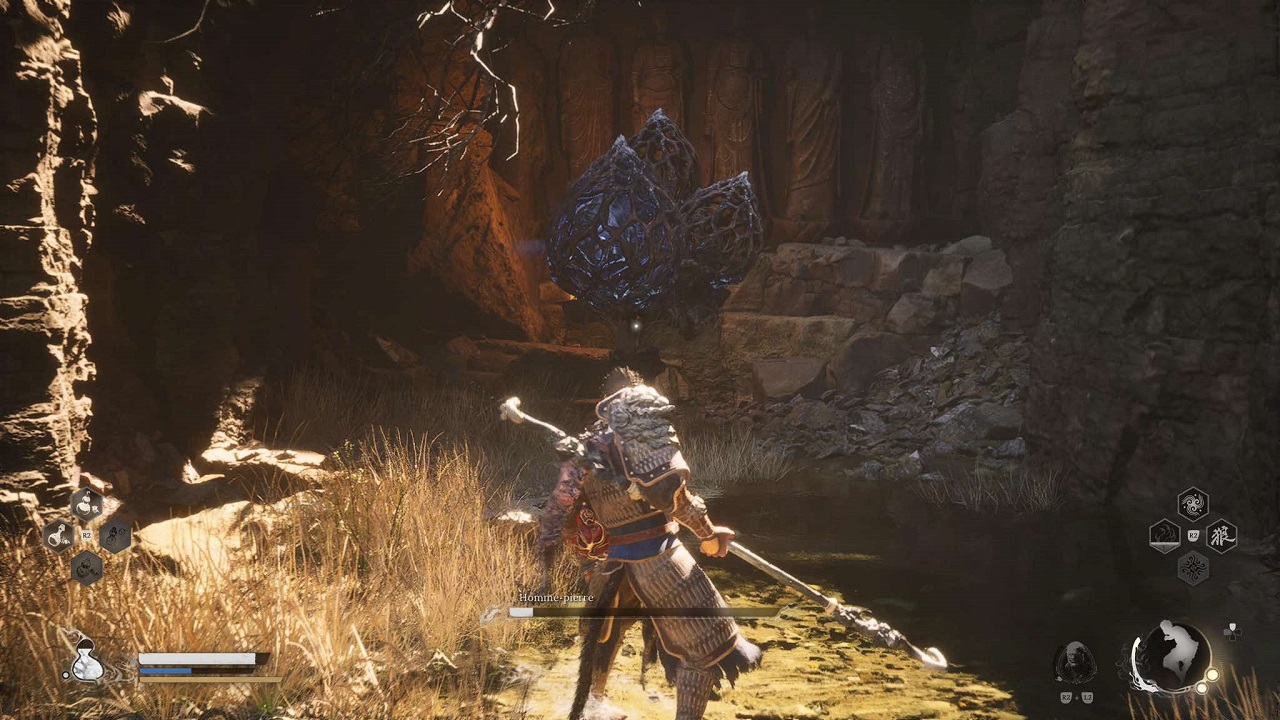Select the swirling cloud spell icon

tap(1193, 504)
